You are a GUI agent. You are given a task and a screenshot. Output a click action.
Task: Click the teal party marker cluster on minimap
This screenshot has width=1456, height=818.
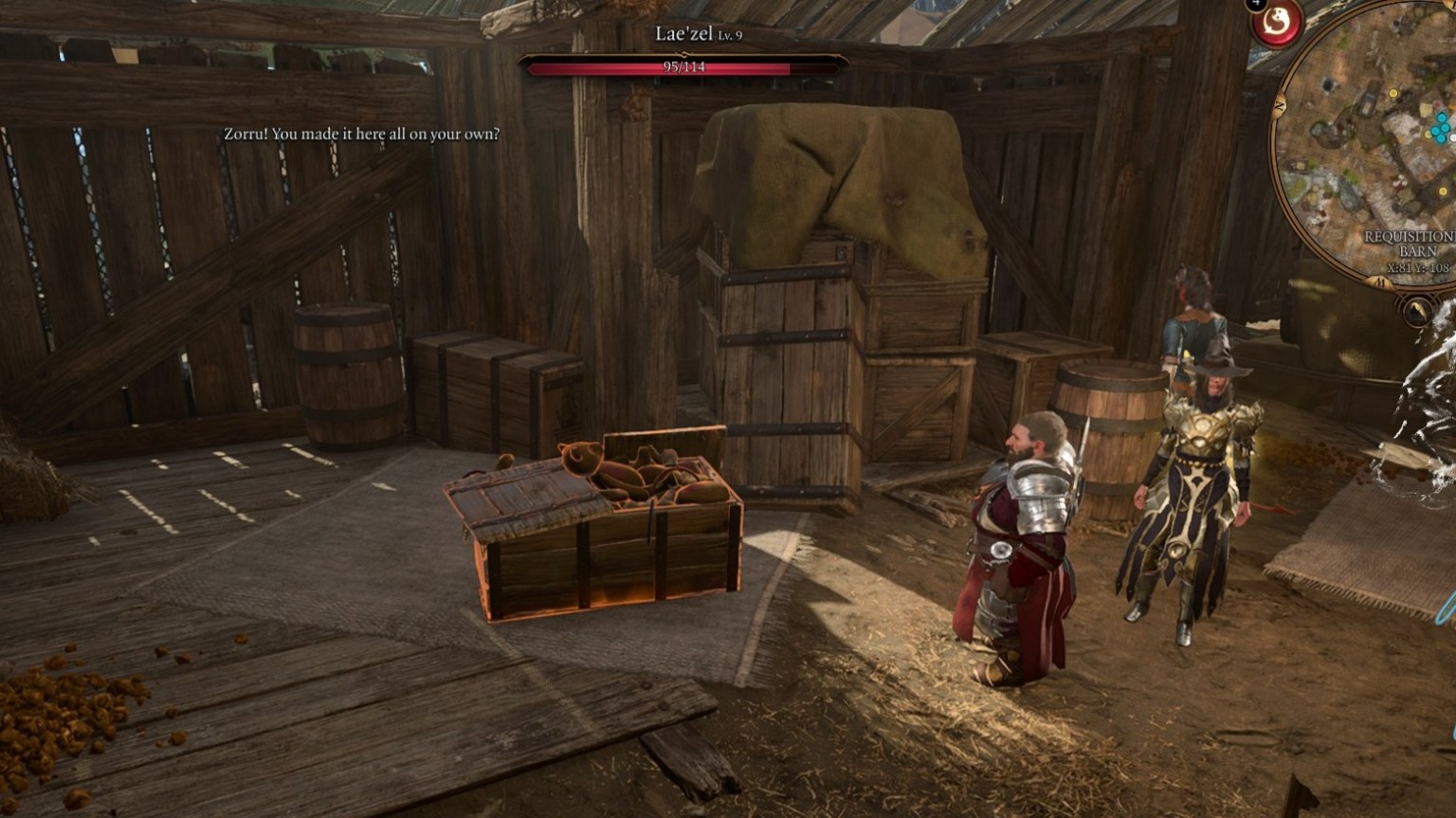pyautogui.click(x=1438, y=128)
